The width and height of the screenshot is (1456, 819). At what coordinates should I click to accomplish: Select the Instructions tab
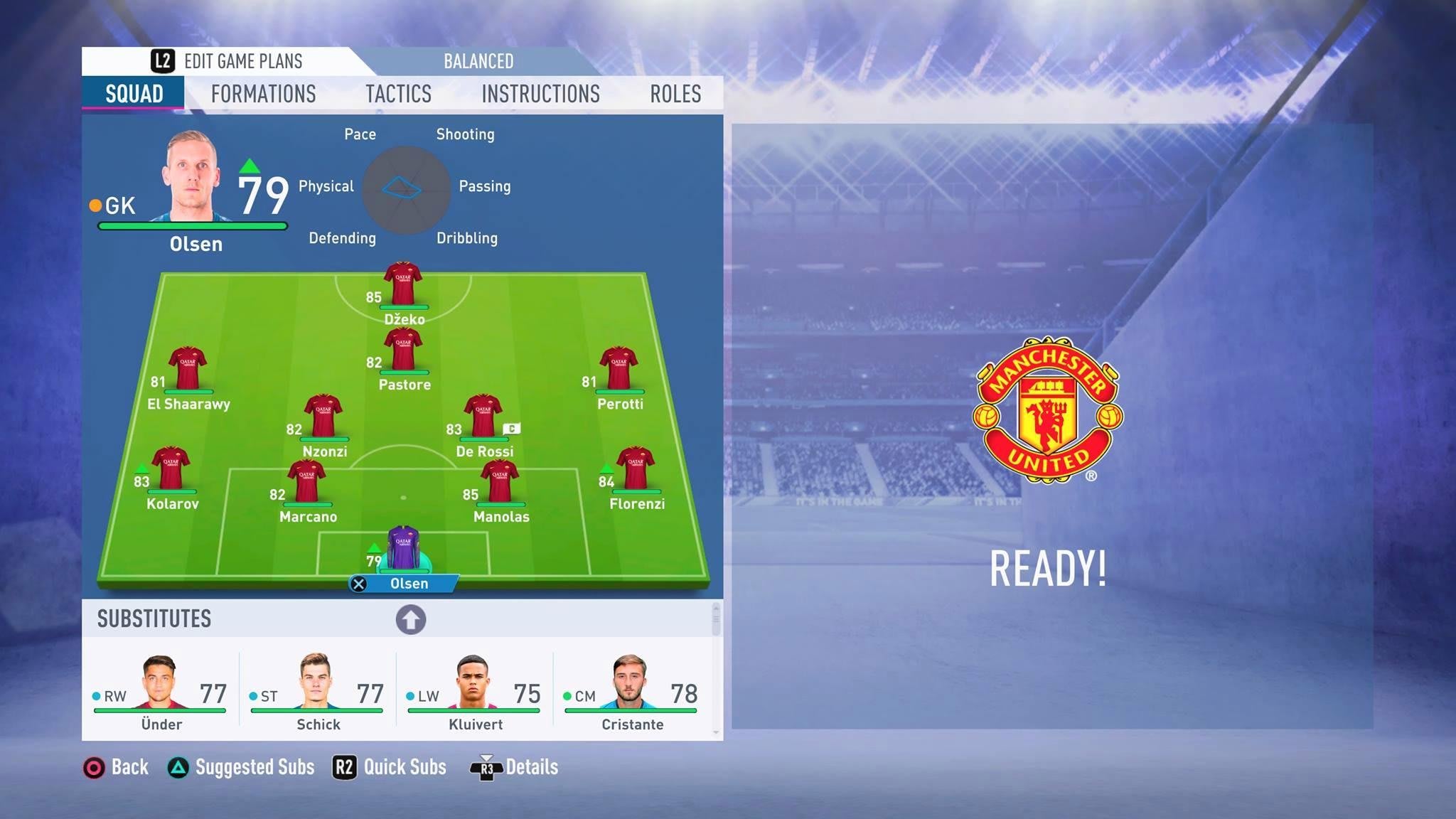point(540,94)
